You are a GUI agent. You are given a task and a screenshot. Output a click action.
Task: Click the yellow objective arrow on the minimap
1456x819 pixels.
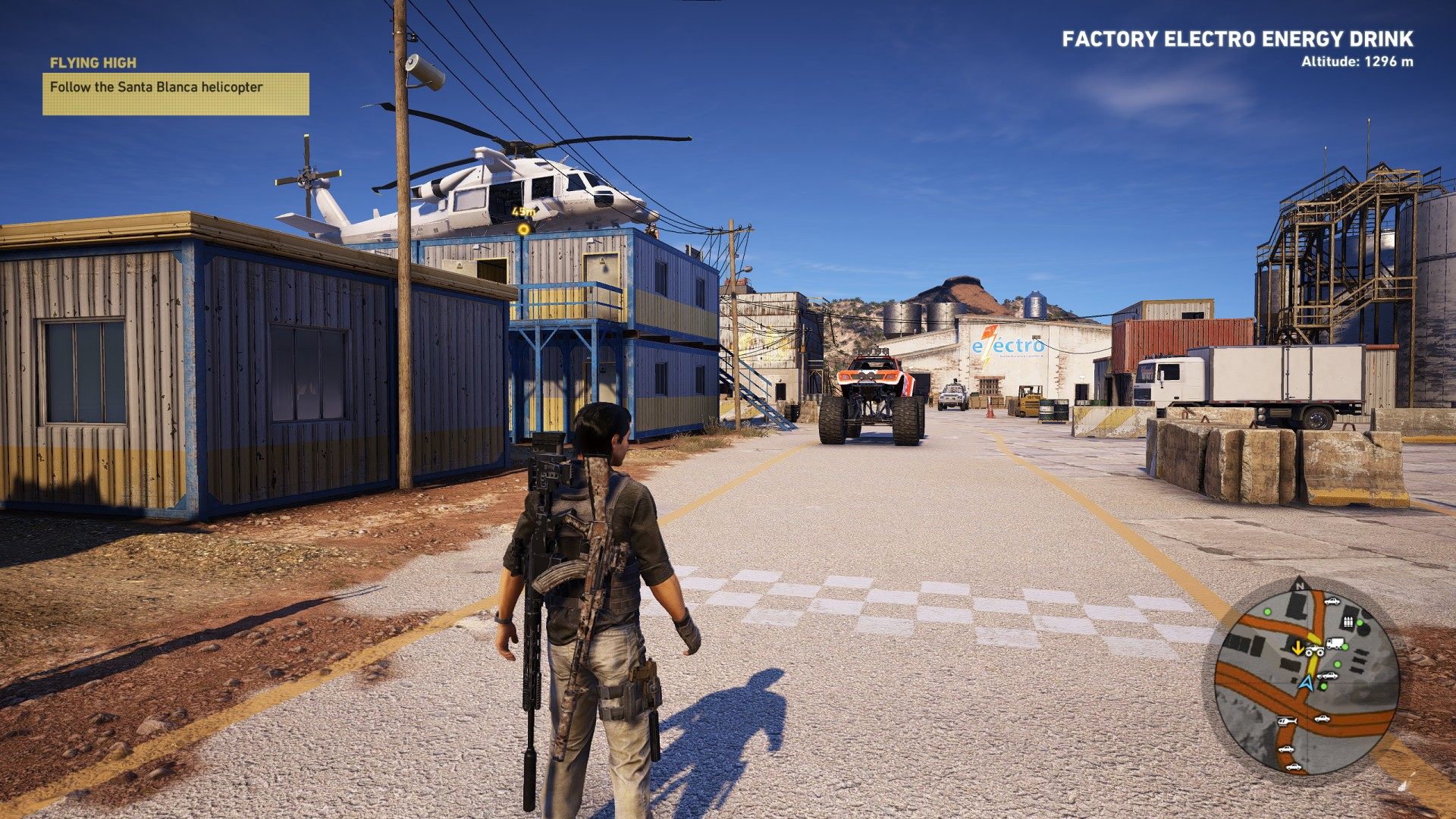[x=1298, y=647]
